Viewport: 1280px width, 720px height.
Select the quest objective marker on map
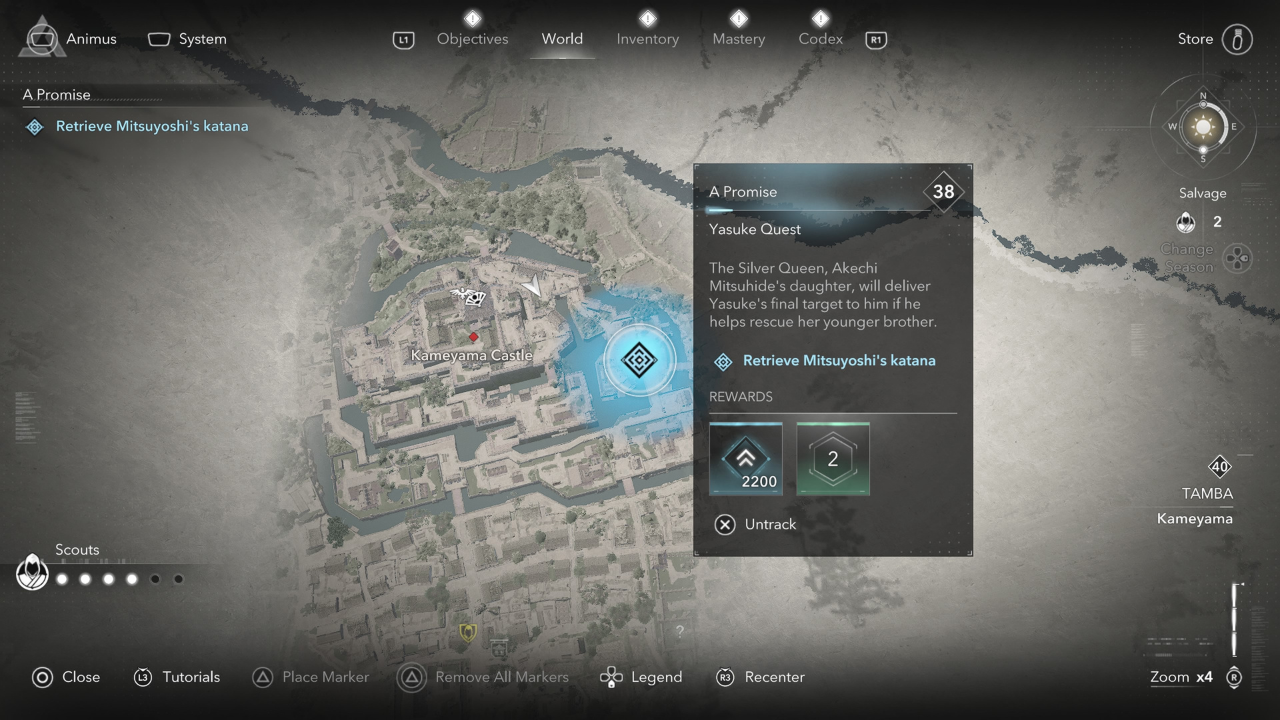tap(638, 359)
